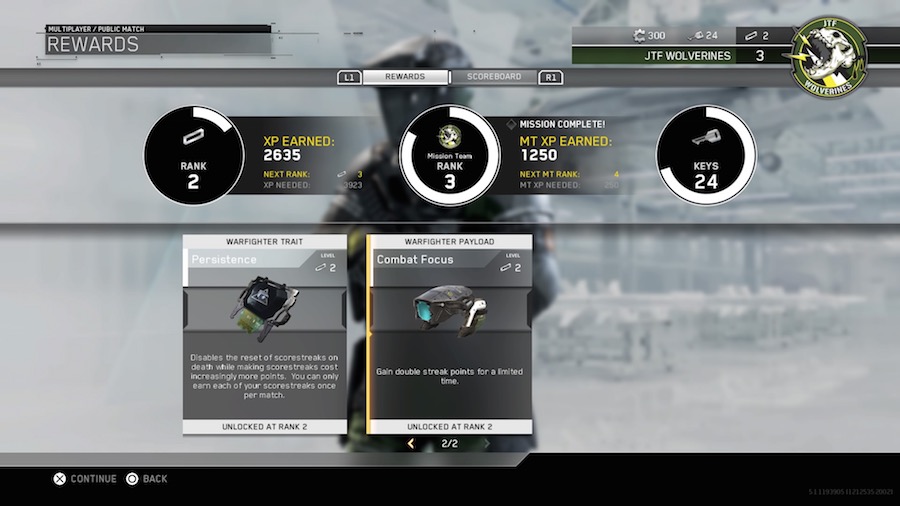The height and width of the screenshot is (506, 900).
Task: Select the Persistence warfighter trait card
Action: pos(265,333)
